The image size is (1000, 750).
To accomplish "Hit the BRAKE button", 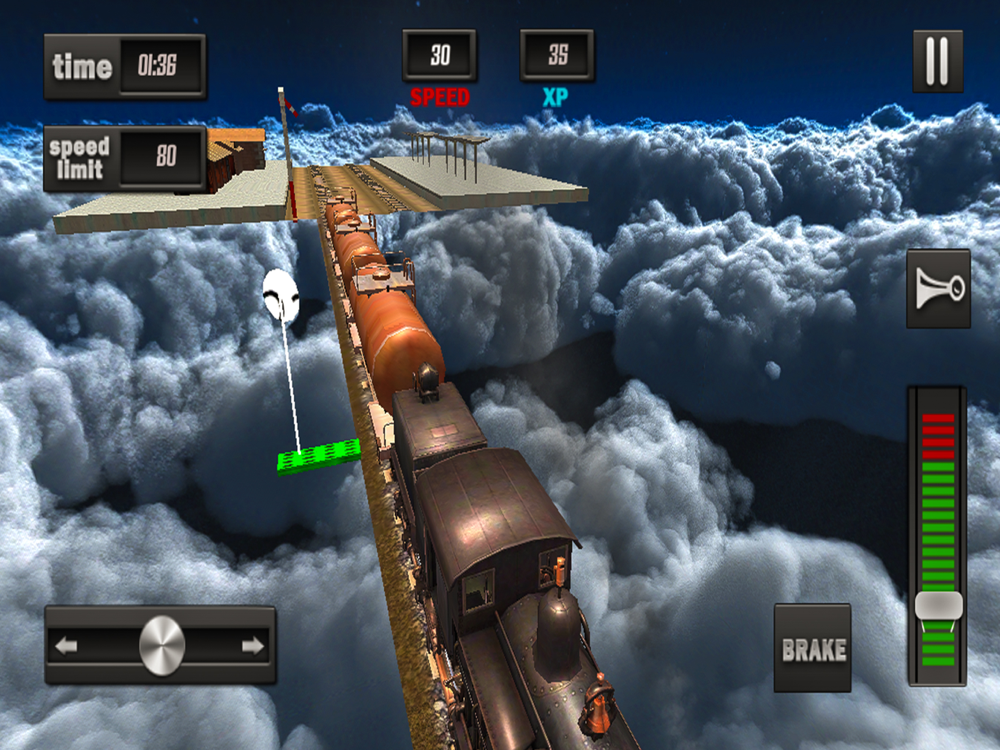I will (813, 648).
